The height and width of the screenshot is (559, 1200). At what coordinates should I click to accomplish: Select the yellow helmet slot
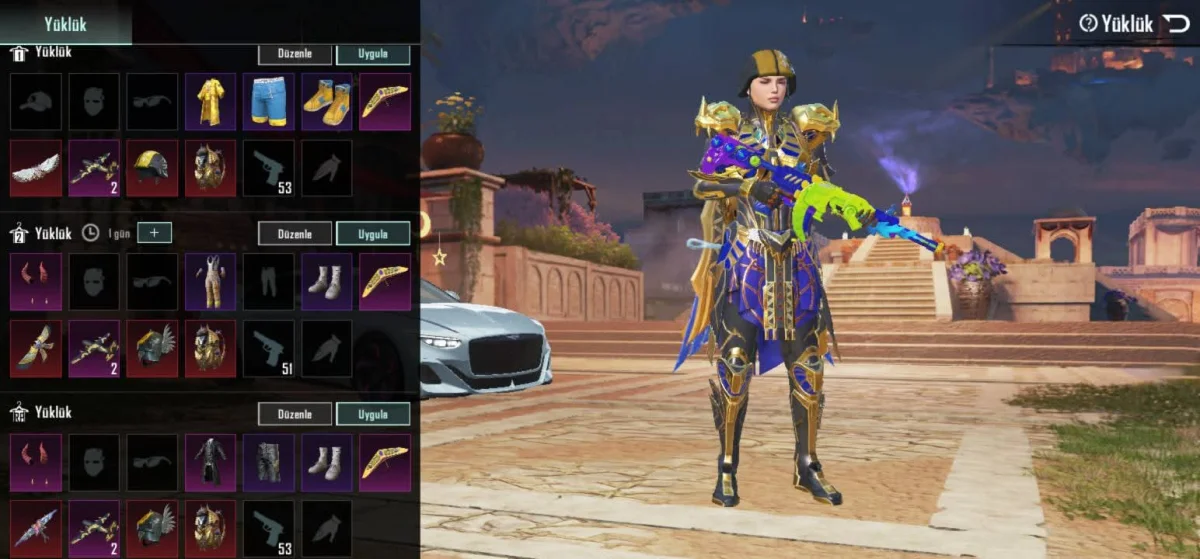(x=152, y=168)
